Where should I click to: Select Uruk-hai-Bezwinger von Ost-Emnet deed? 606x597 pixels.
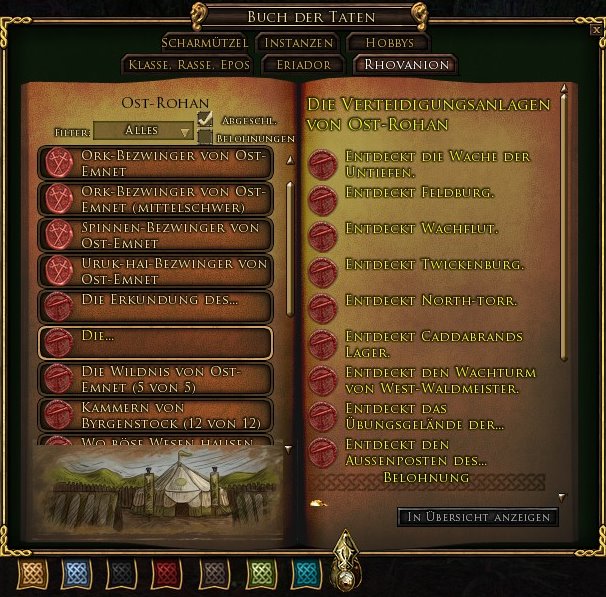pyautogui.click(x=155, y=271)
